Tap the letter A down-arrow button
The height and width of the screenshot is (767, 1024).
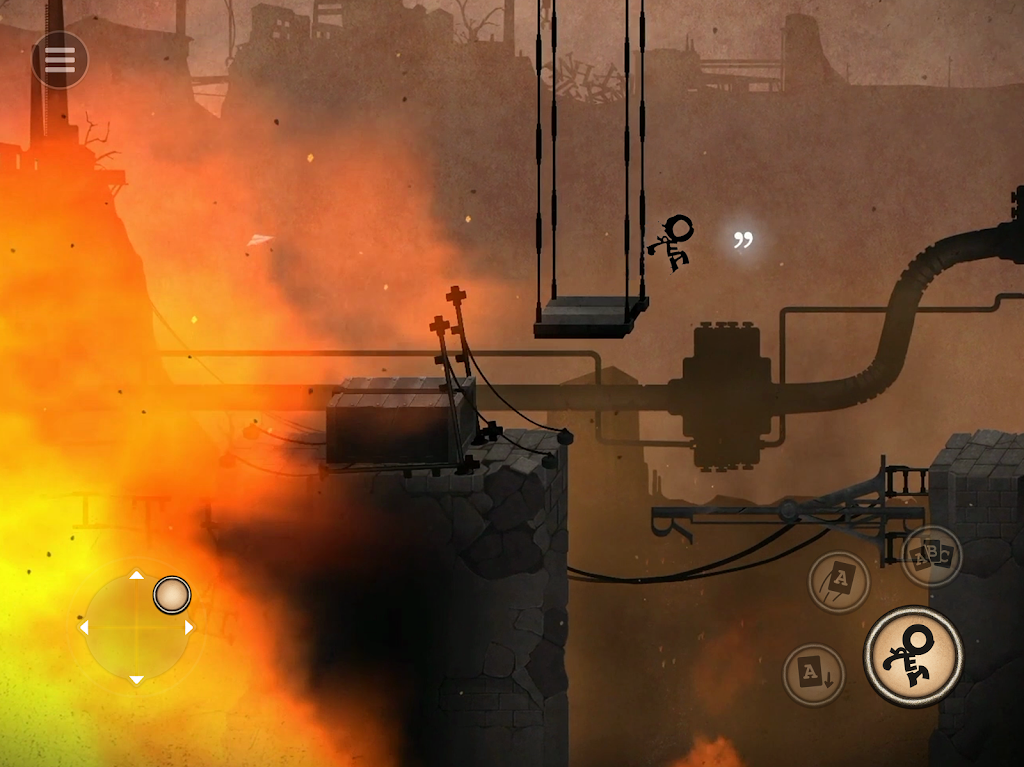[813, 674]
